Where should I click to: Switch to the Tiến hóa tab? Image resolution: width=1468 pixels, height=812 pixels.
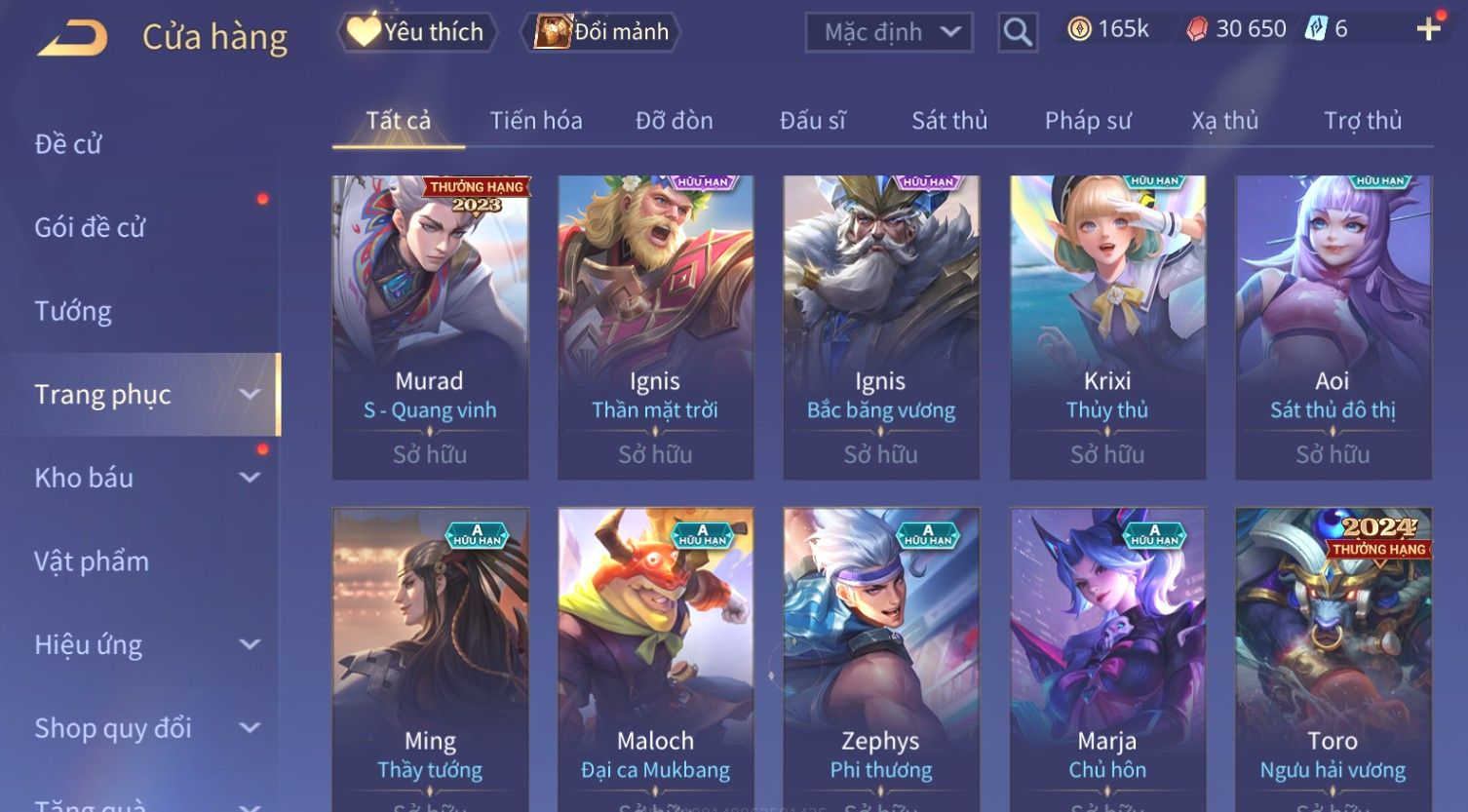point(536,121)
